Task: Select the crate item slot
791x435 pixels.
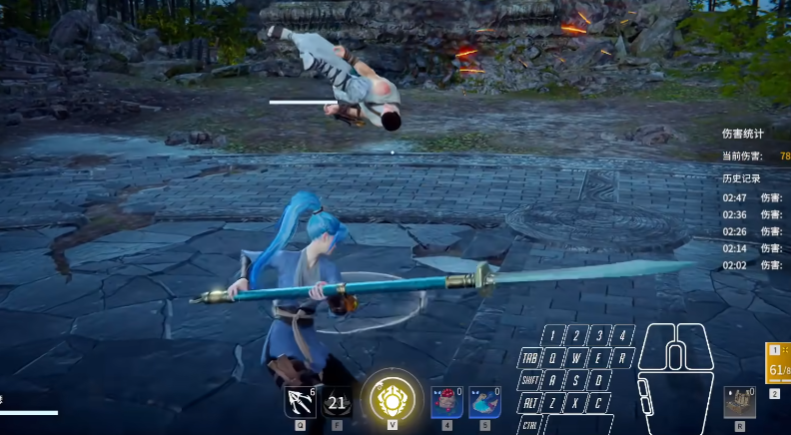Action: 740,402
